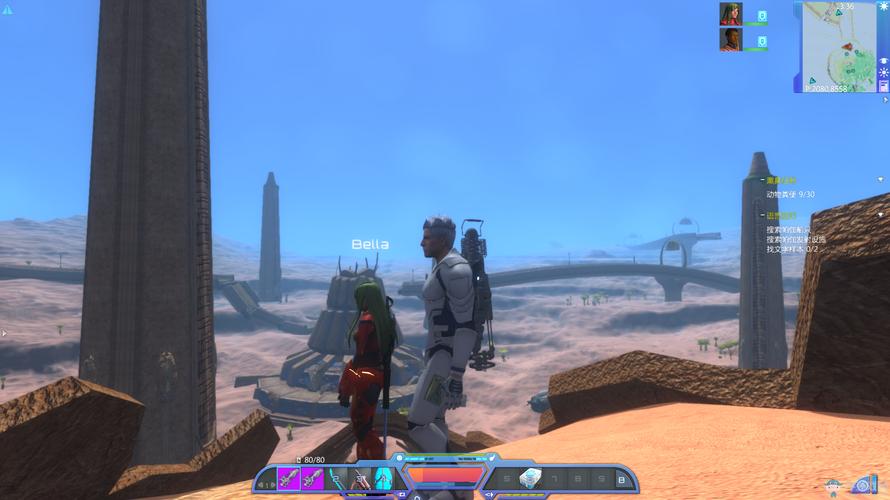Open the minimap
890x500 pixels.
[x=838, y=45]
